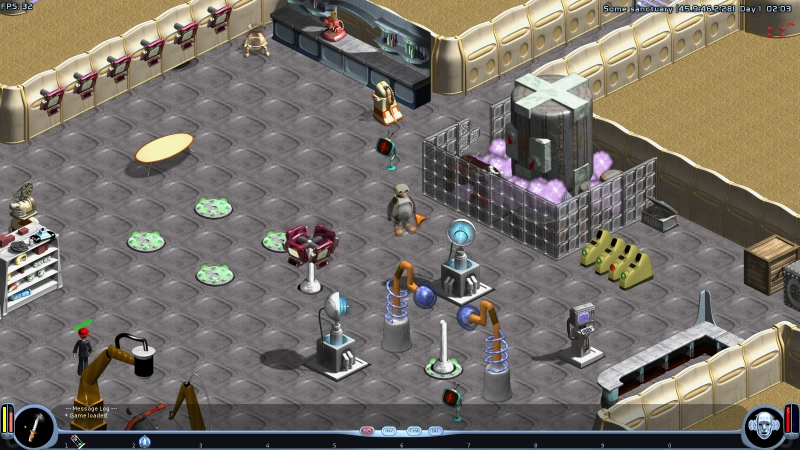Select the equipped weapon portrait
800x450 pixels.
(34, 425)
